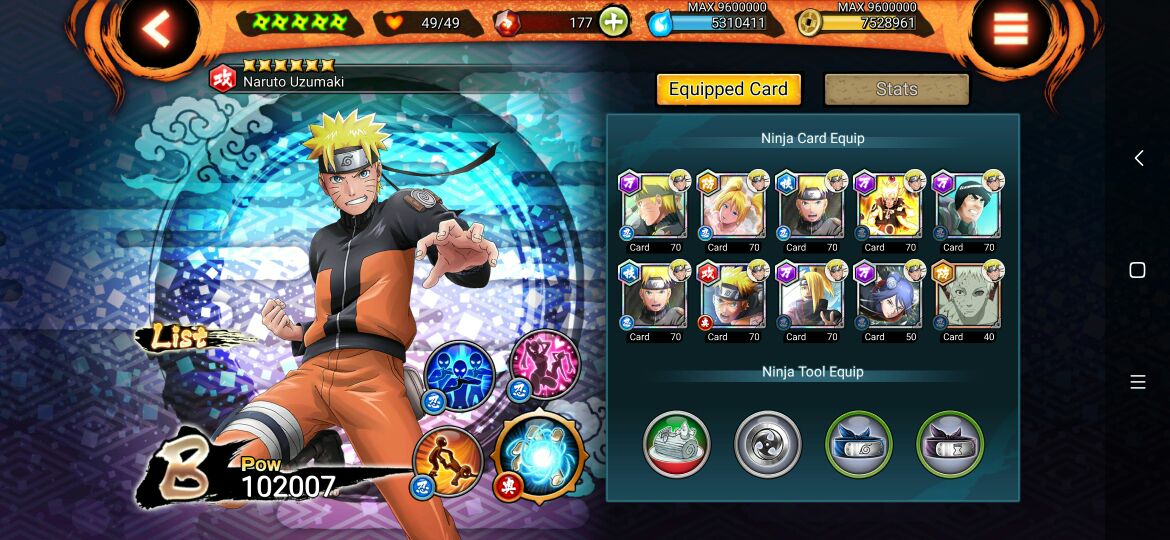Select the Yule log cake ninja tool
This screenshot has width=1170, height=540.
(676, 444)
